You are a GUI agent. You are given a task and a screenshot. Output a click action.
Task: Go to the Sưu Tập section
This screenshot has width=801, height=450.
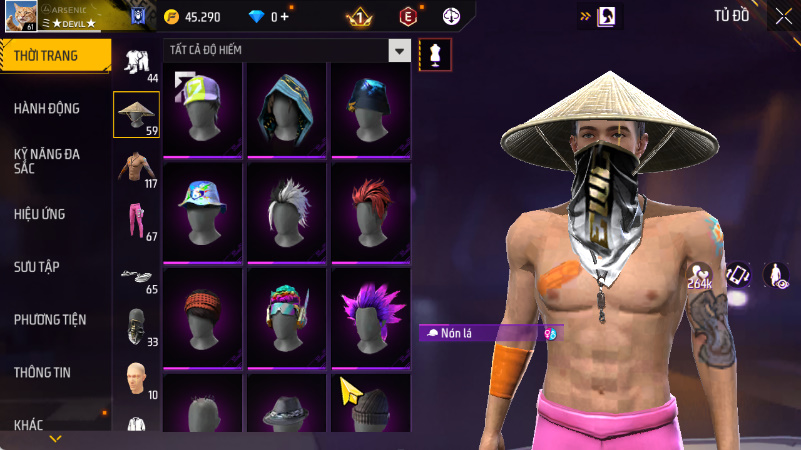click(x=37, y=267)
